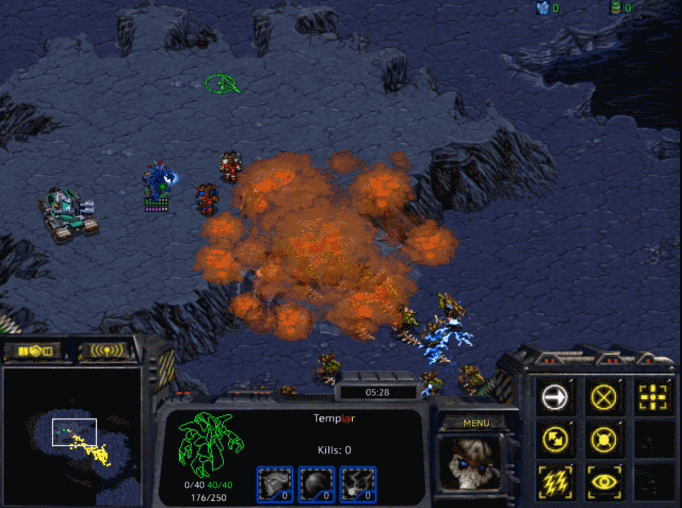Select the Move command arrow
The height and width of the screenshot is (508, 682).
pos(554,398)
